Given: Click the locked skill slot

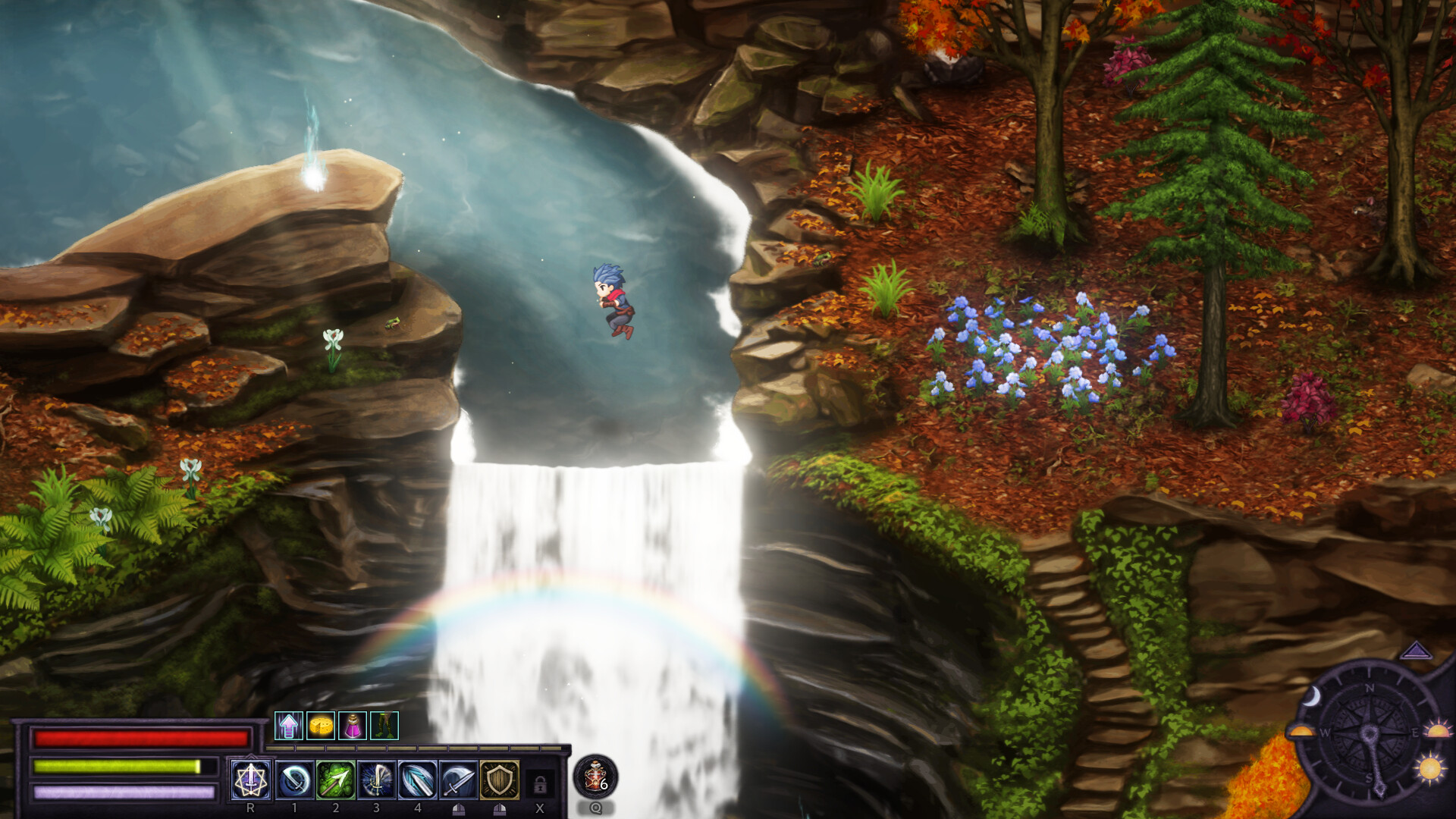Looking at the screenshot, I should point(540,783).
